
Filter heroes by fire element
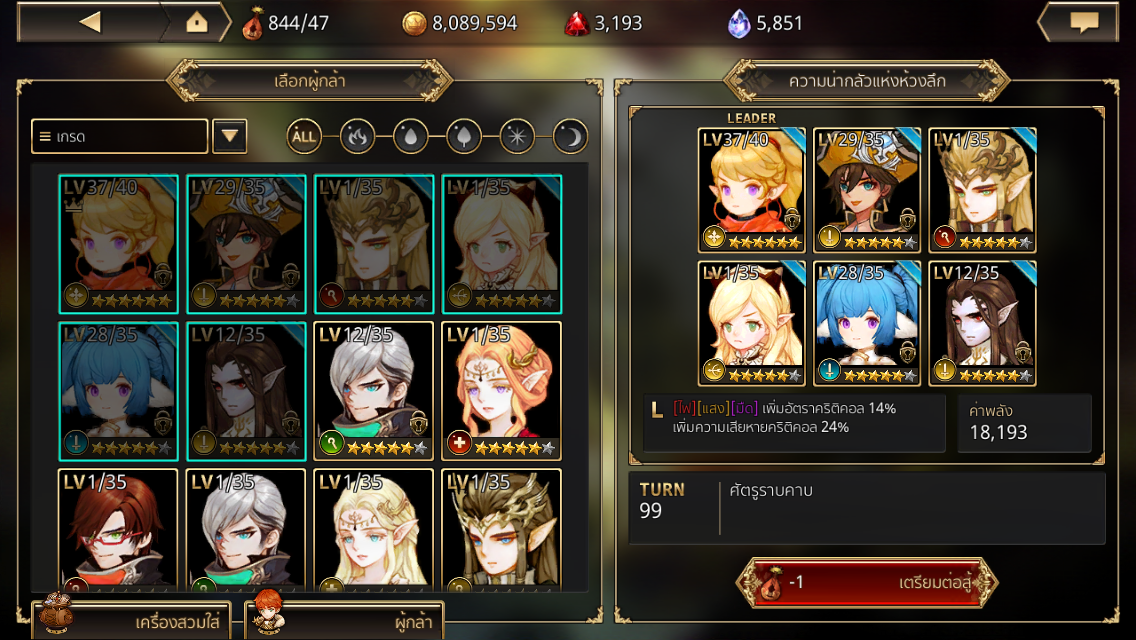click(358, 136)
